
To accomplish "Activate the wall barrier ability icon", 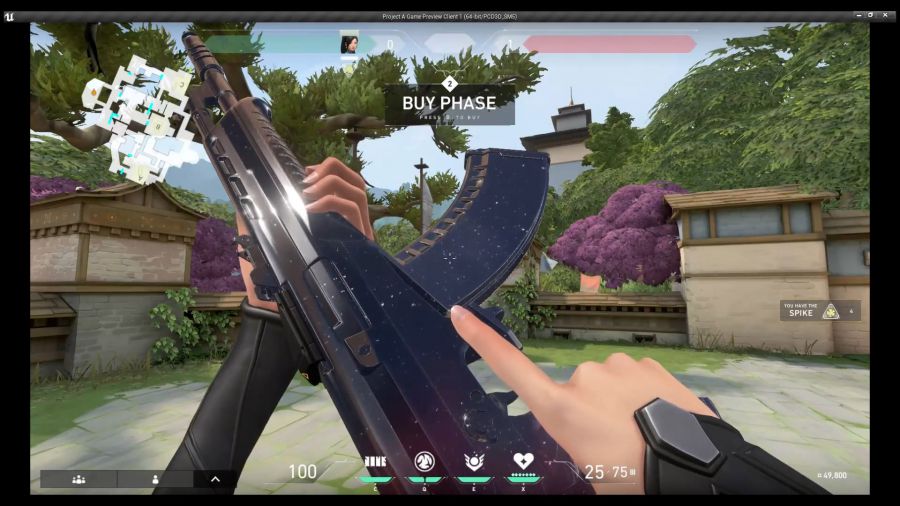I will pyautogui.click(x=376, y=462).
